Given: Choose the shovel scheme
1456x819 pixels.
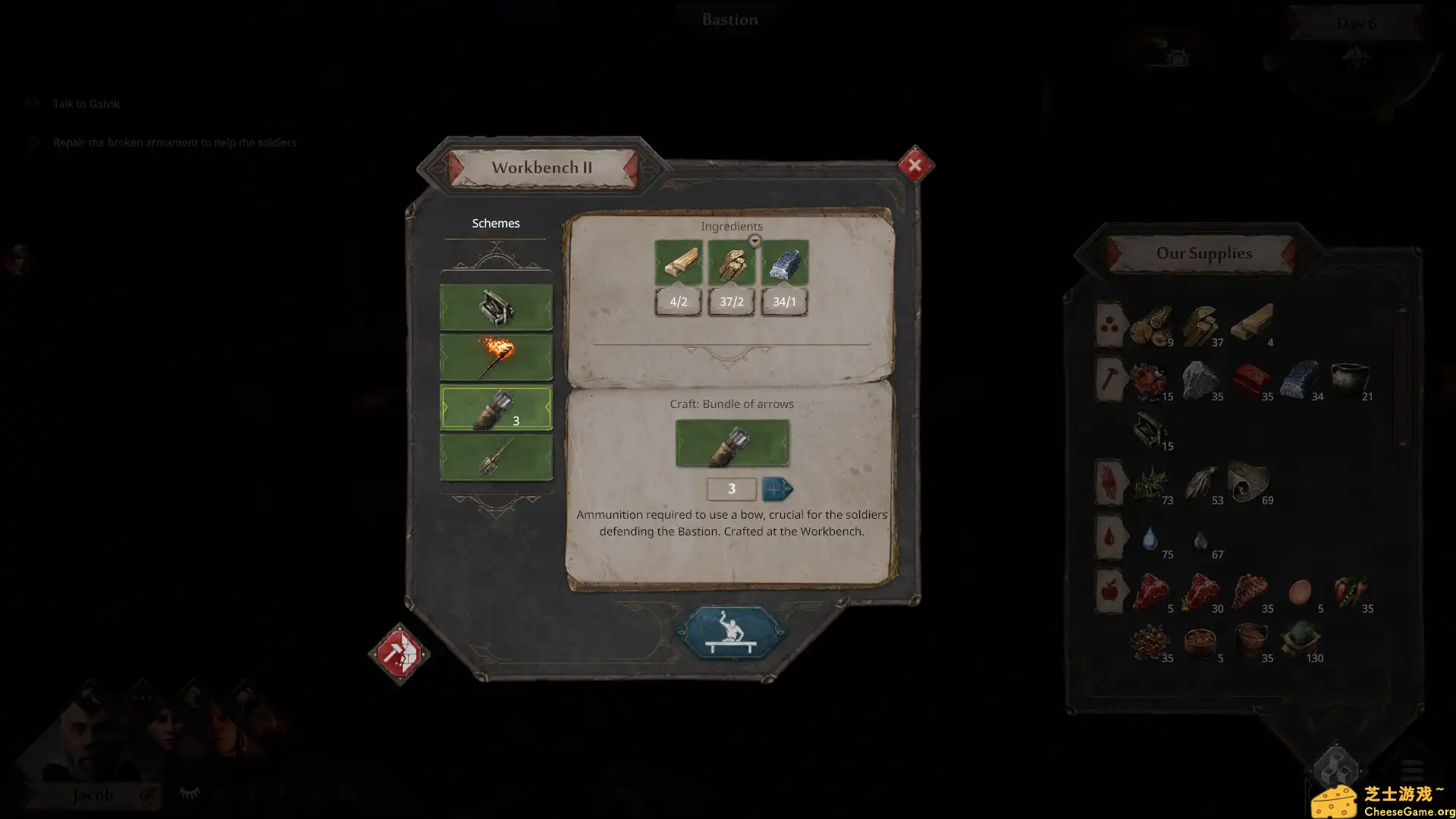Looking at the screenshot, I should click(496, 458).
